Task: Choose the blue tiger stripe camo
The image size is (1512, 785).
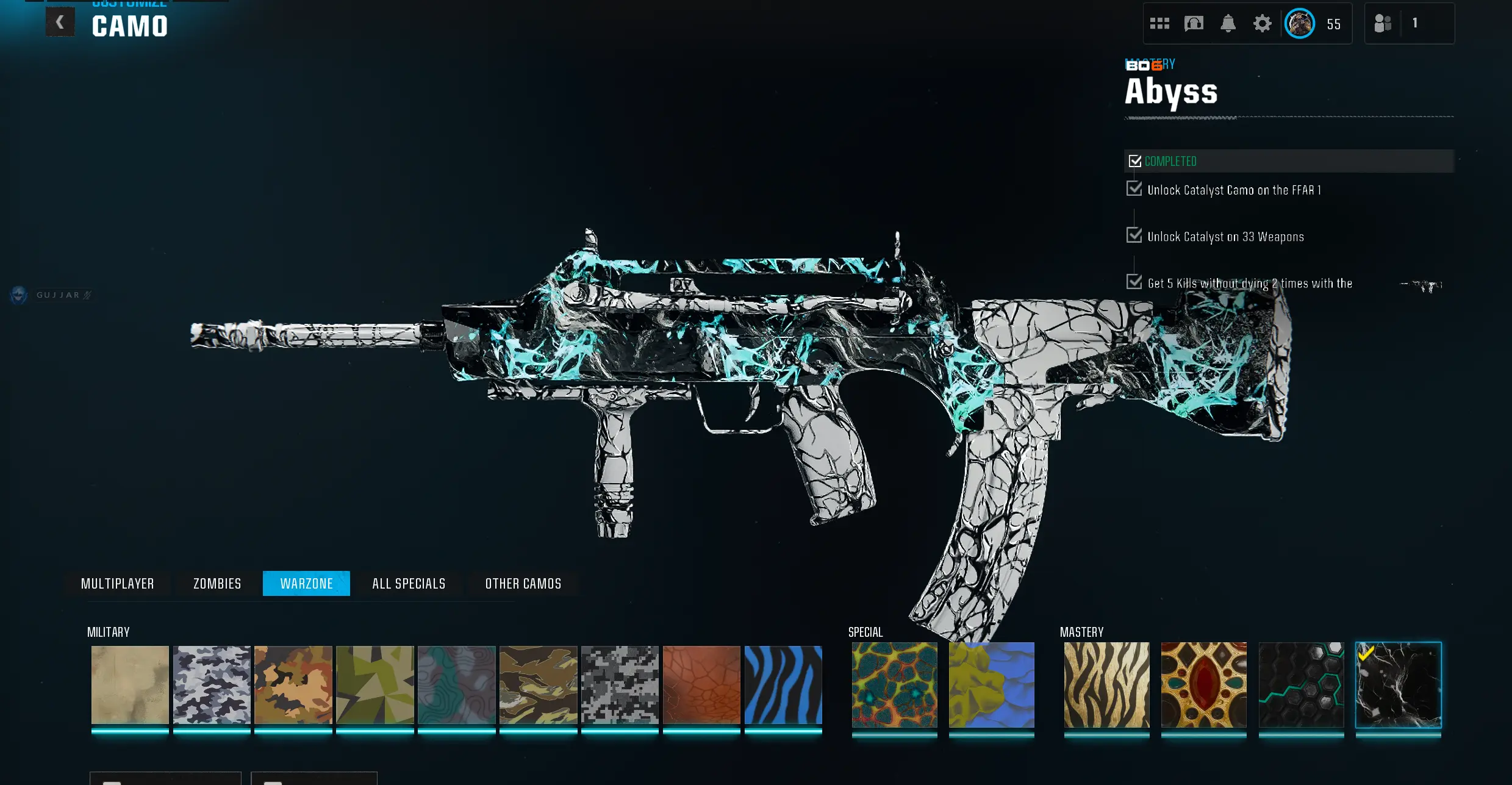Action: 783,685
